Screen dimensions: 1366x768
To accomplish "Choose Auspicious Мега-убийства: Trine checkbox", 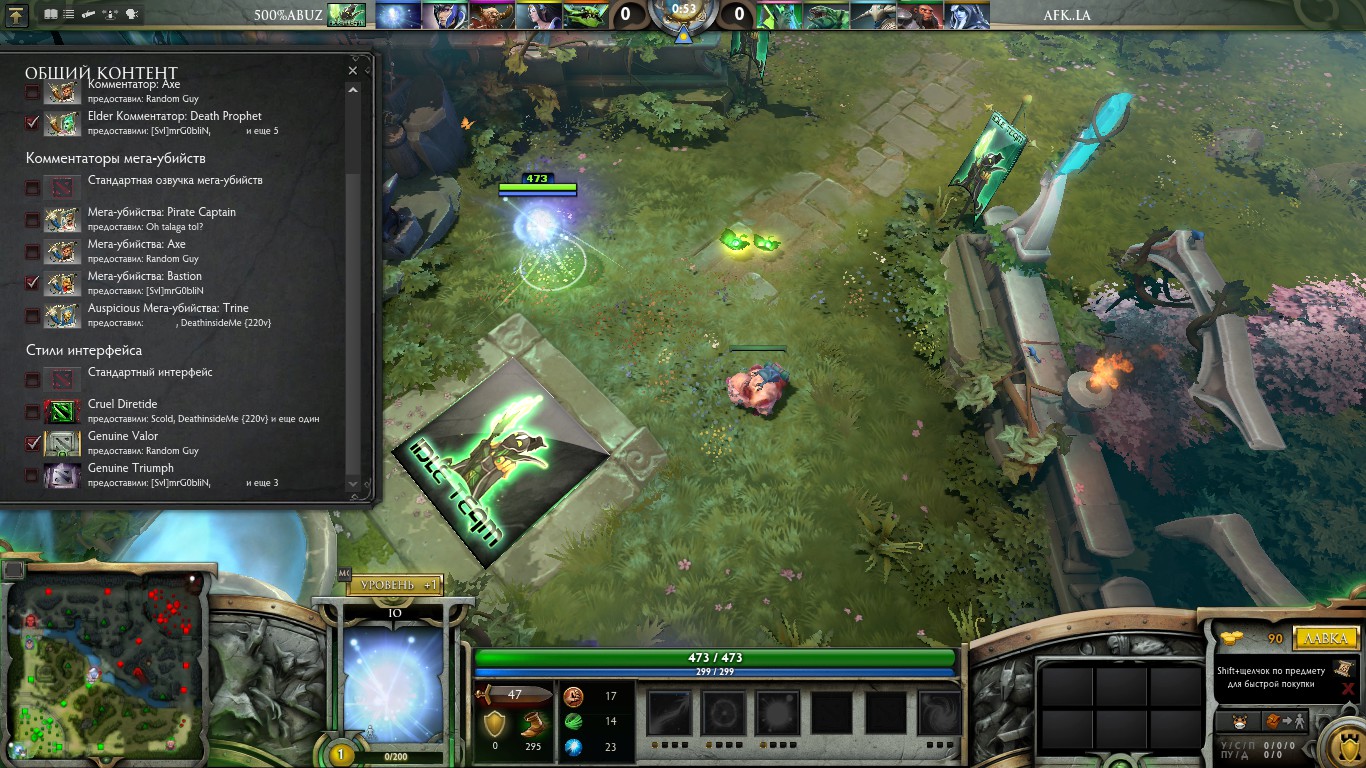I will point(33,315).
